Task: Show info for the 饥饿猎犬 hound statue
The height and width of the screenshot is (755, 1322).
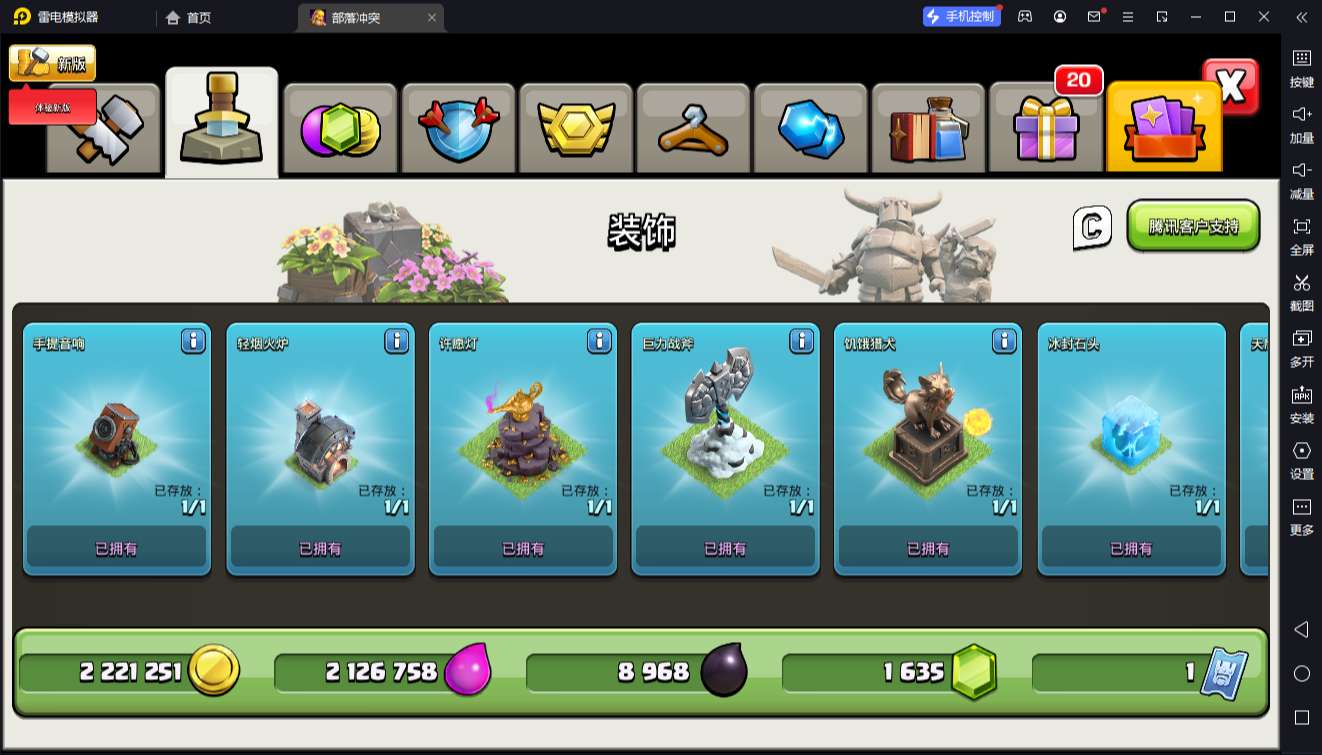Action: coord(1005,342)
